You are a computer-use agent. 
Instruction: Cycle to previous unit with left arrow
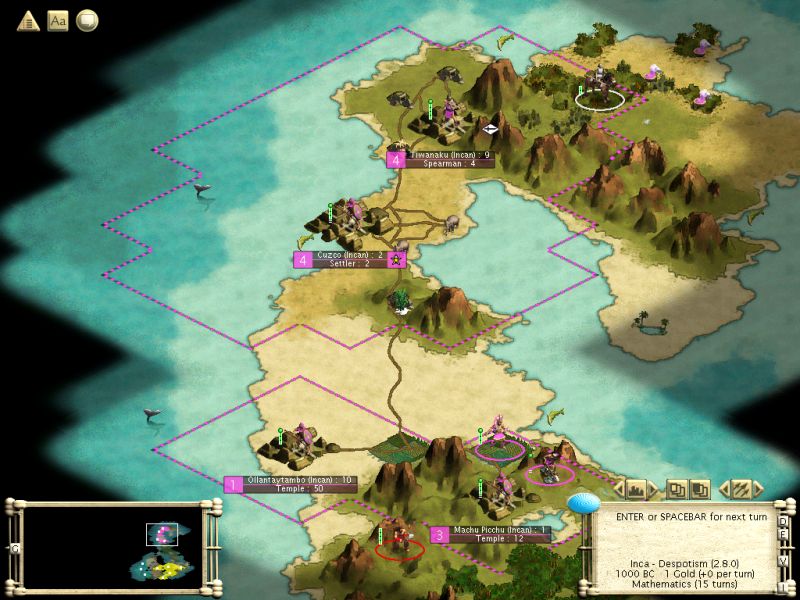pyautogui.click(x=724, y=489)
